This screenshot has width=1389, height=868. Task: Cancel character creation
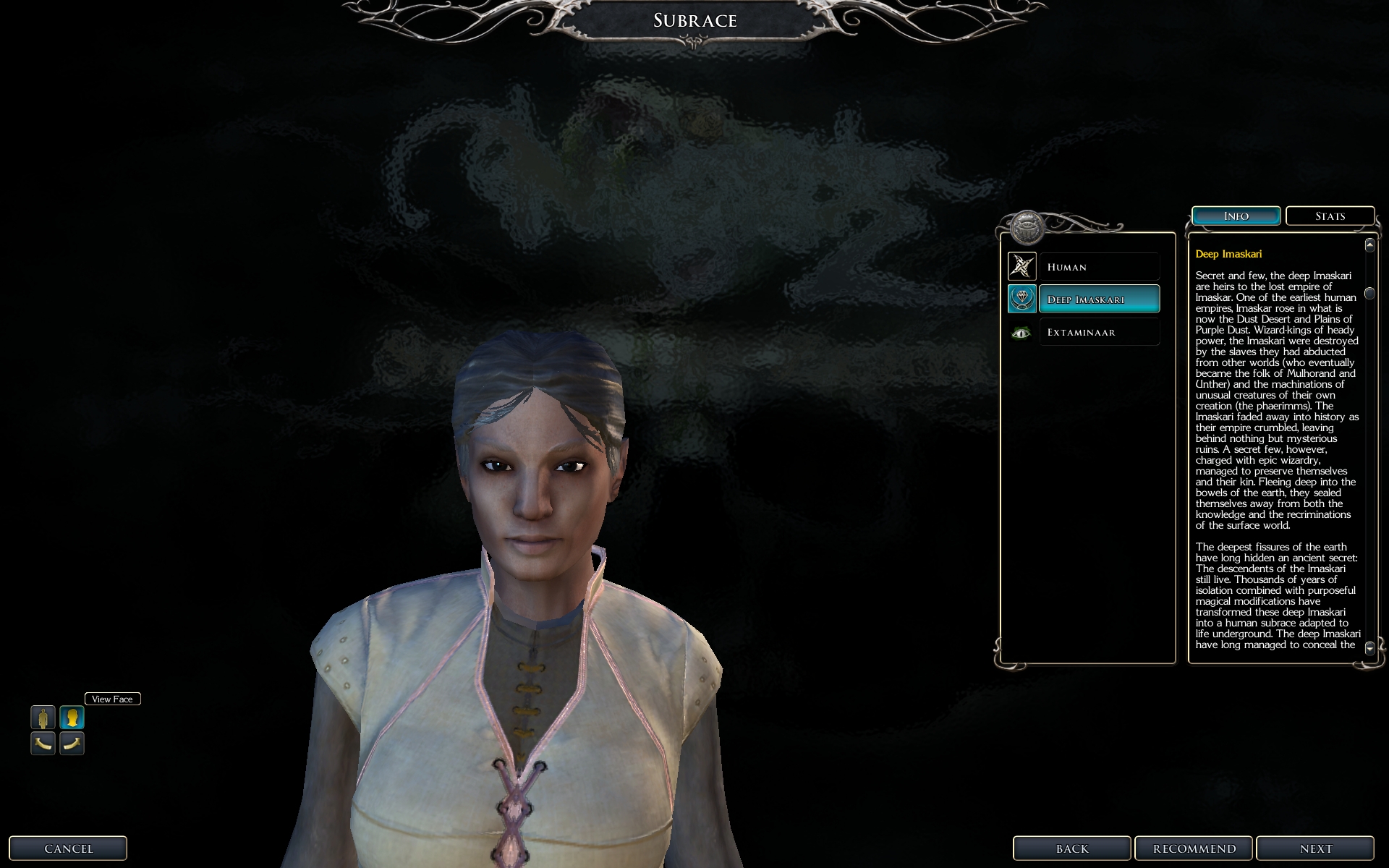click(69, 848)
